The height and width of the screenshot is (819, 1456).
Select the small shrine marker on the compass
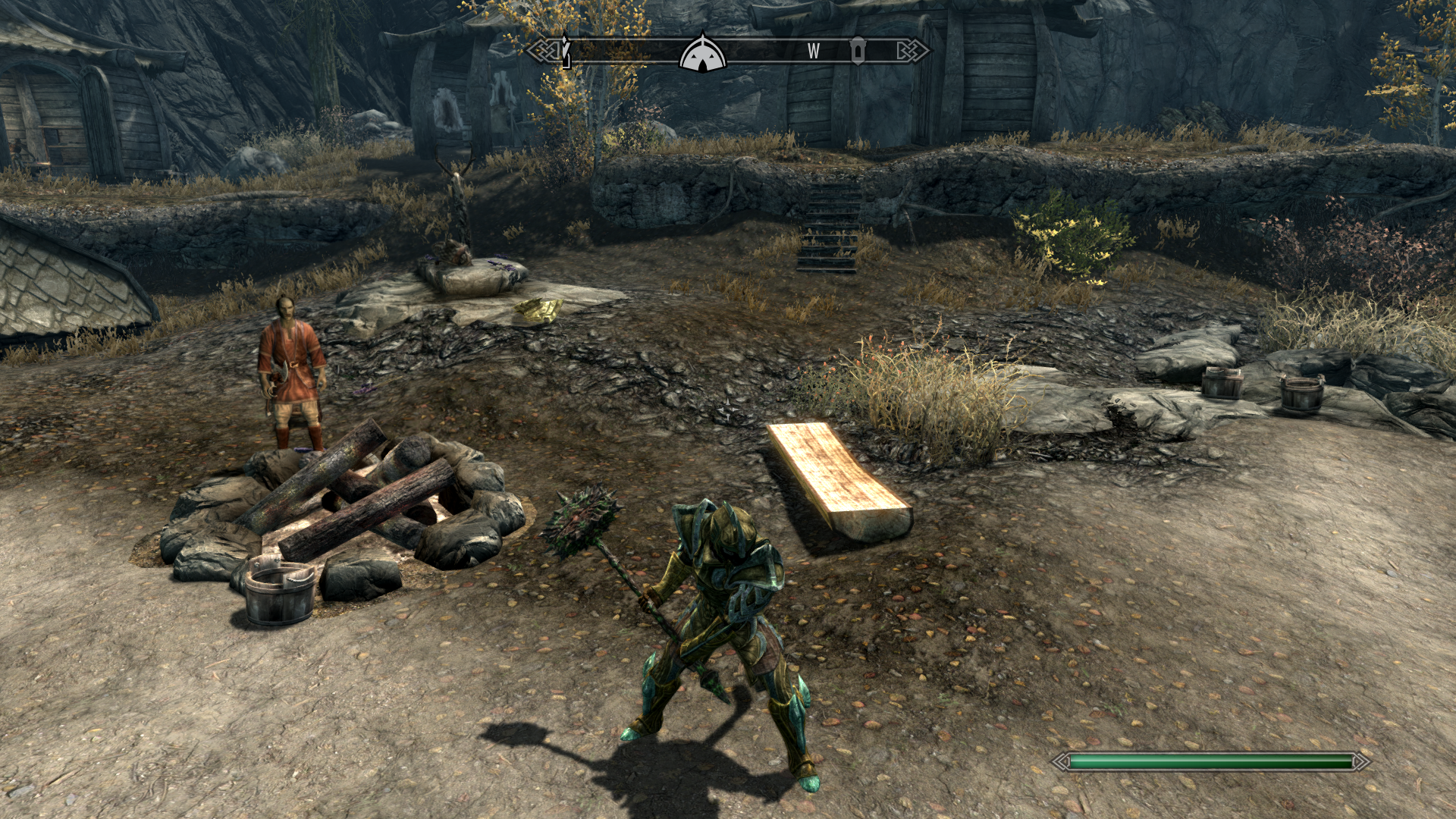click(858, 51)
